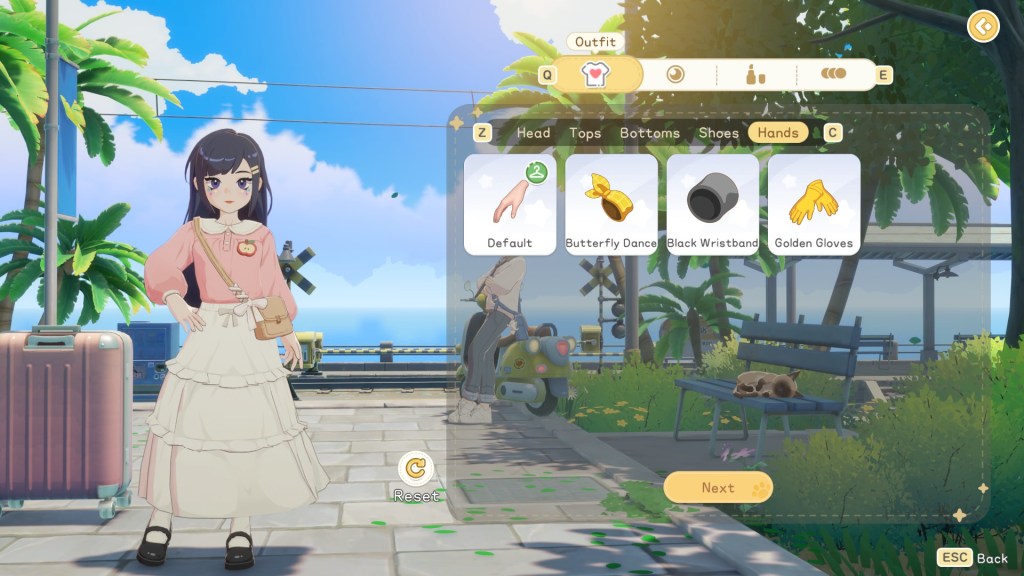Choose the Hands tab
Viewport: 1024px width, 576px height.
point(778,133)
